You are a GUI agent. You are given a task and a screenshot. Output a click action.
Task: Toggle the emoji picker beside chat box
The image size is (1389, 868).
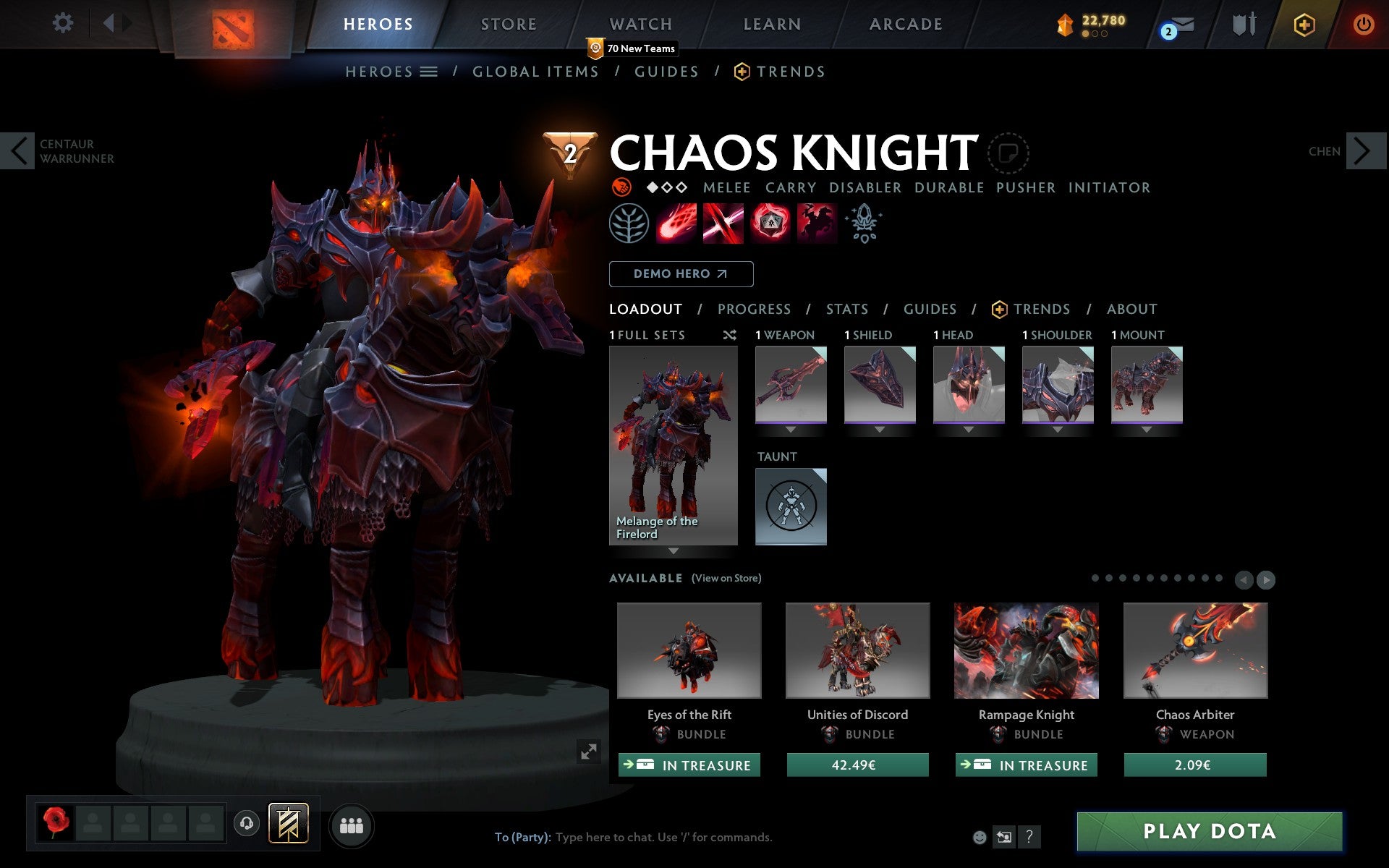[981, 838]
